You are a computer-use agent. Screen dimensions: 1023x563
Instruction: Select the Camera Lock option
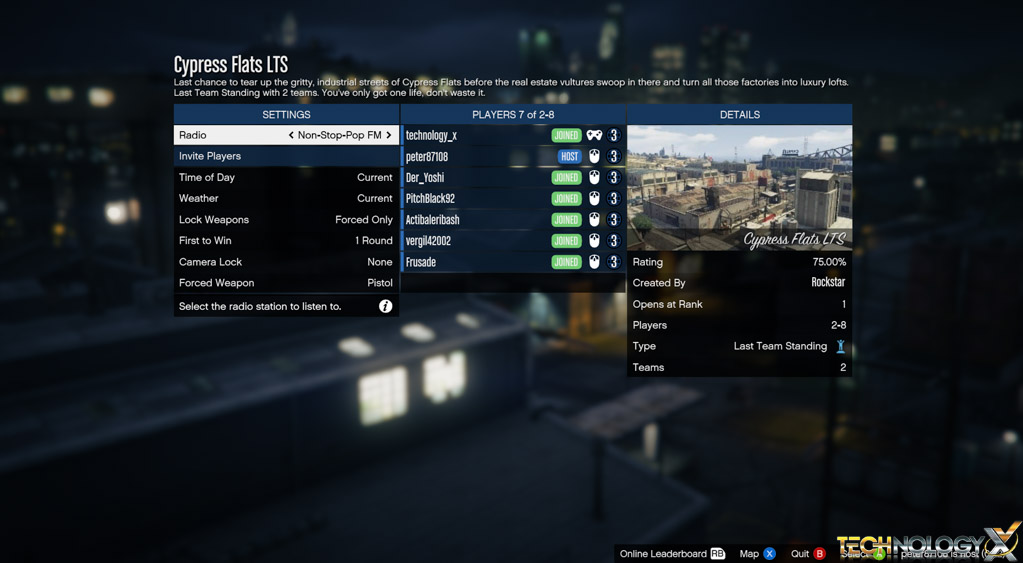[286, 262]
